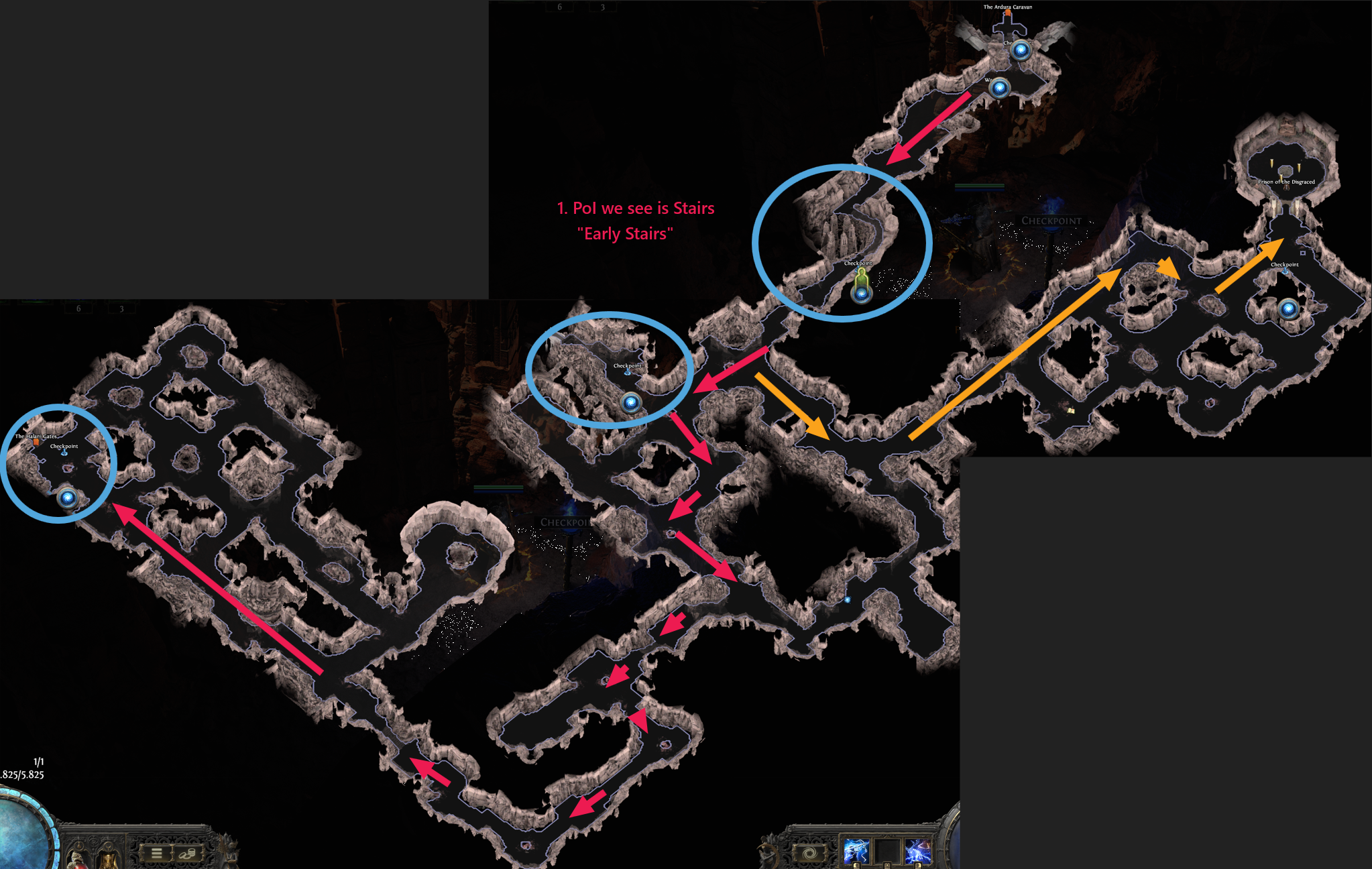
Task: Click the waypoint orb inside the Halani Gates circle
Action: [x=67, y=498]
